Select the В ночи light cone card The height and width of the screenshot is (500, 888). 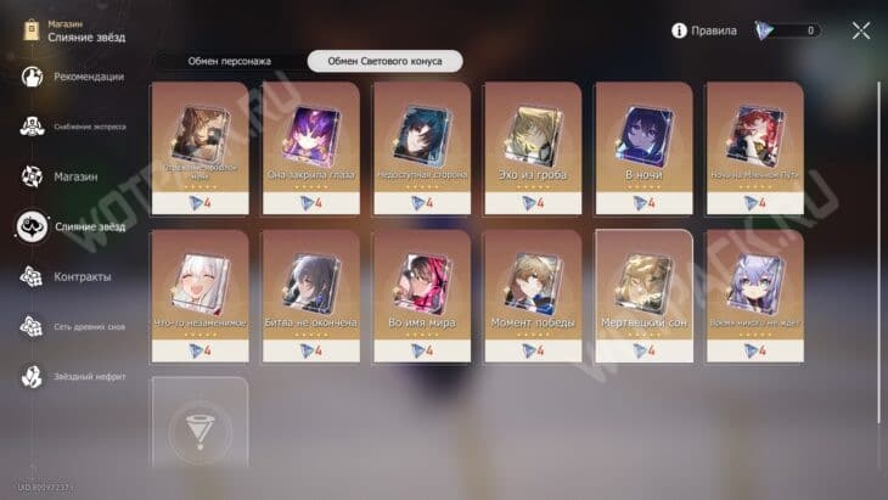(x=643, y=147)
